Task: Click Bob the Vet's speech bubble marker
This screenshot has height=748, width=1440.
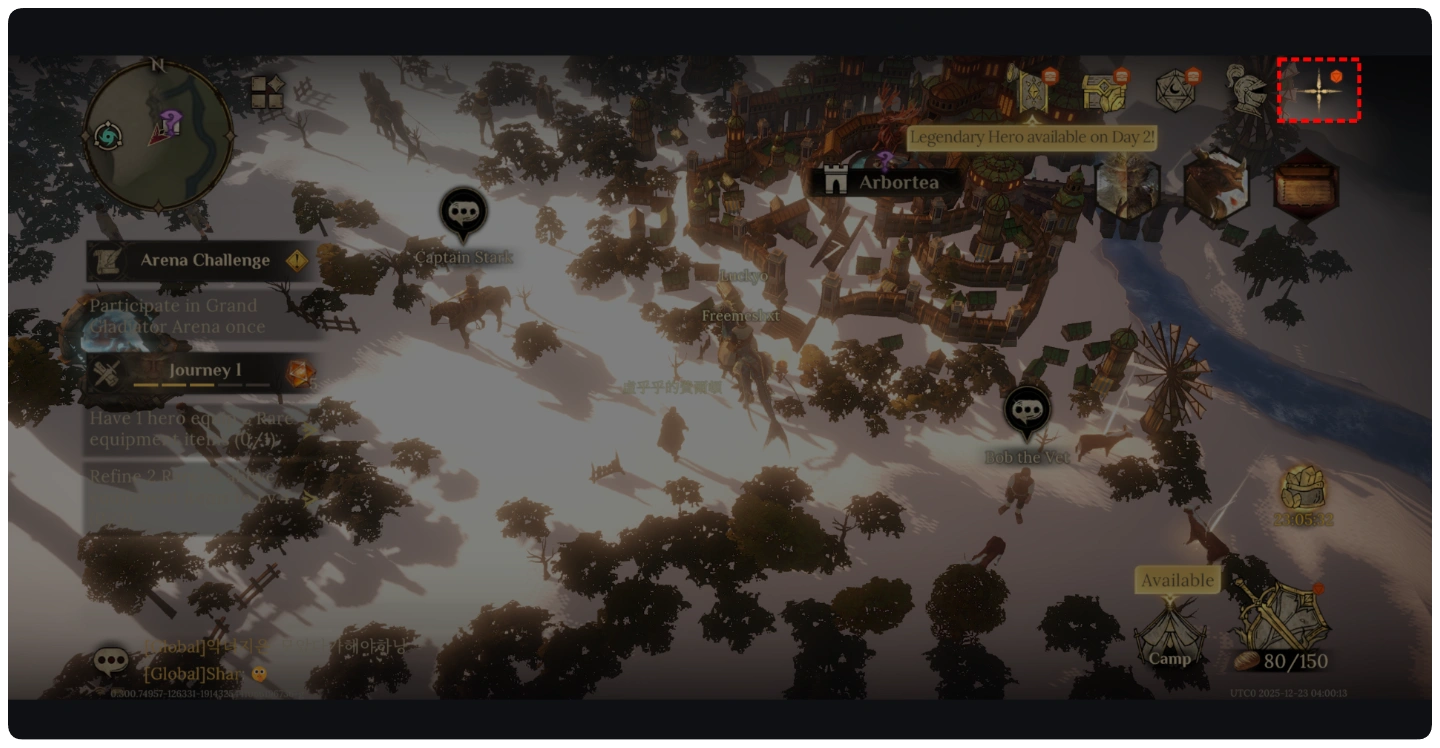Action: click(1027, 412)
